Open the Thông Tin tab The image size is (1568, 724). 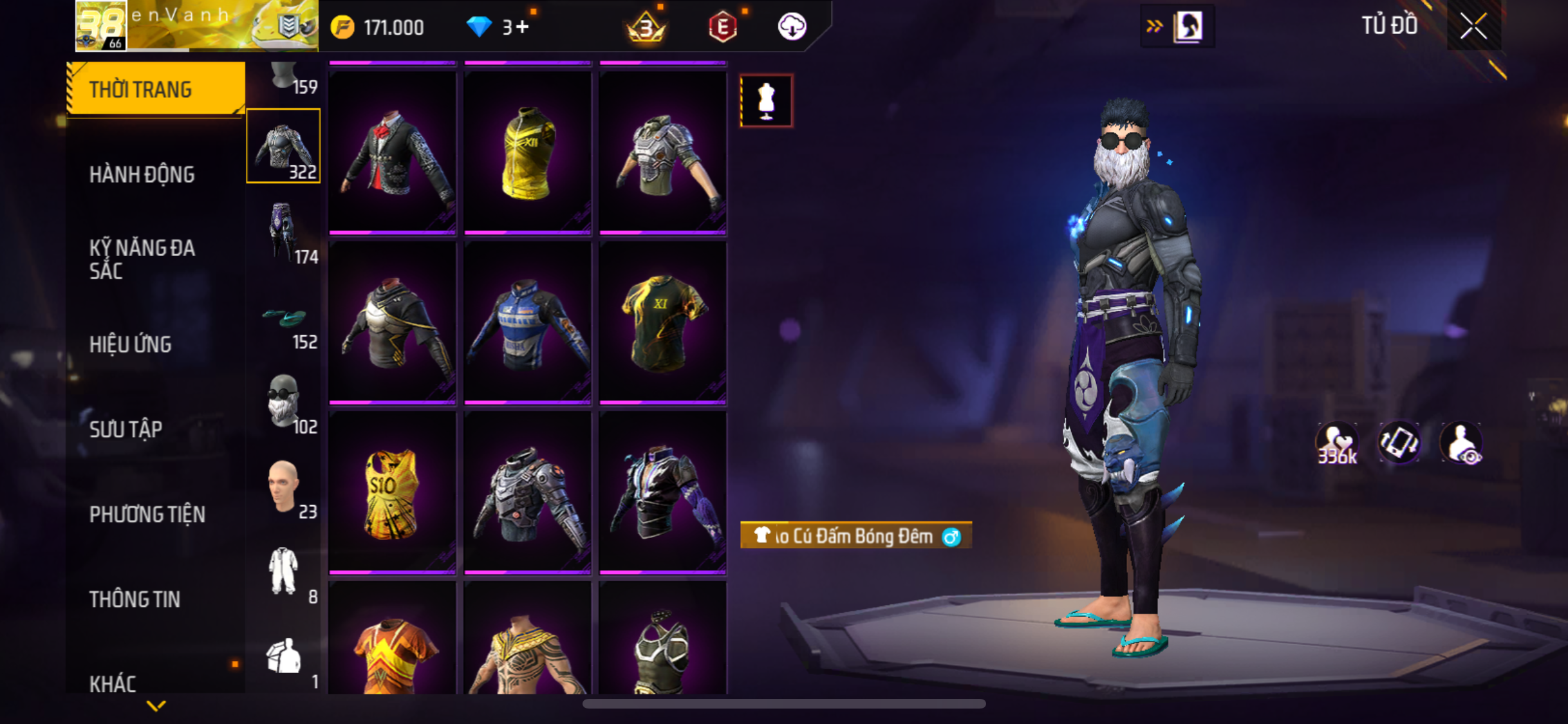(x=135, y=599)
